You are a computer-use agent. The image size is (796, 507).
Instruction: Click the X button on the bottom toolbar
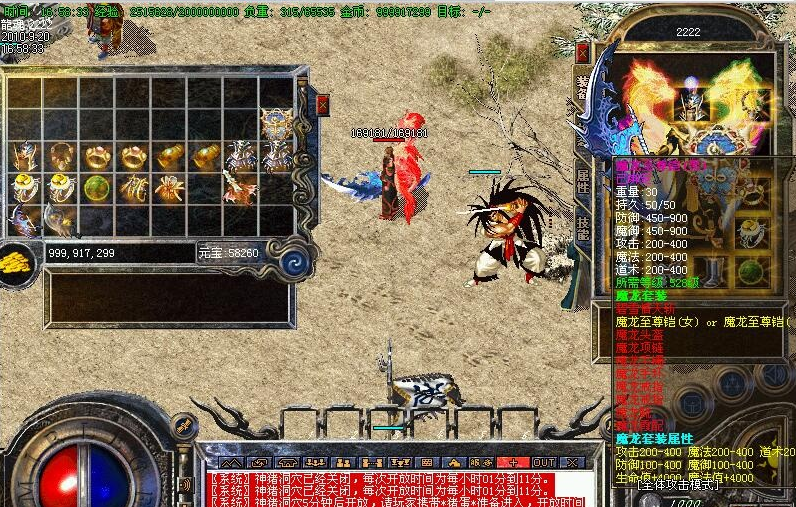tap(572, 462)
